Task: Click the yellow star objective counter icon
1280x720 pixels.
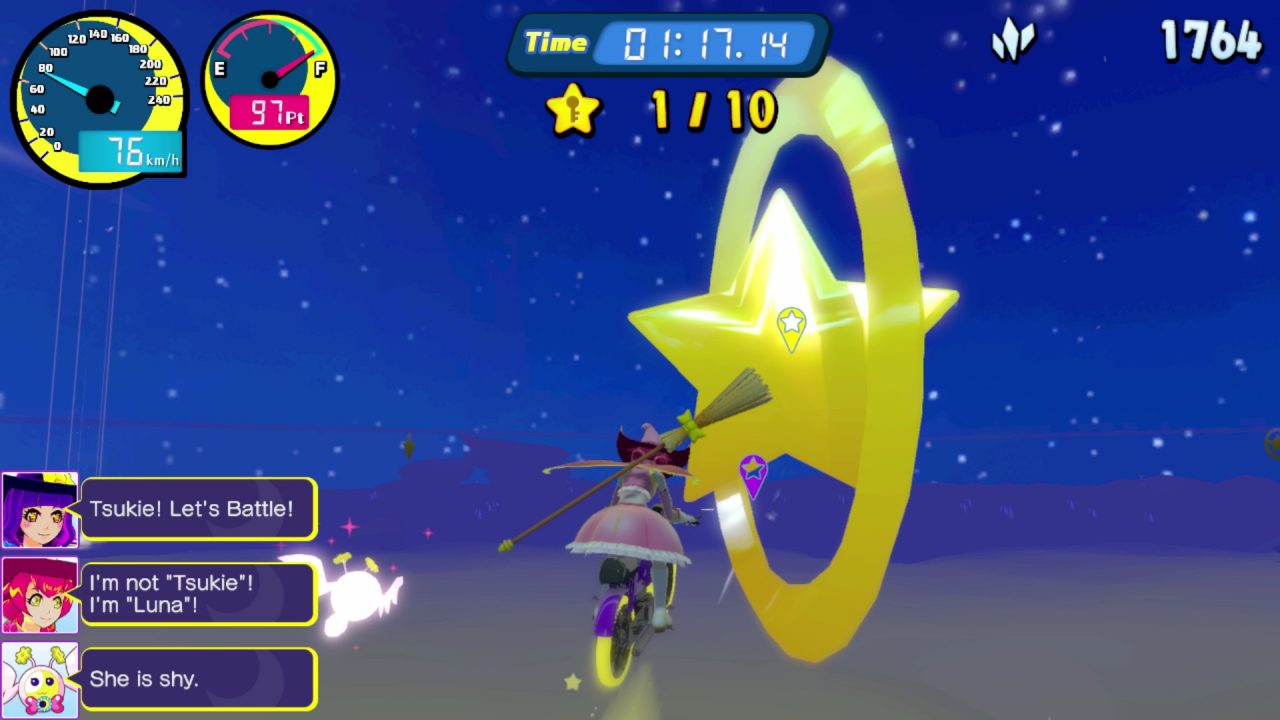Action: coord(574,110)
